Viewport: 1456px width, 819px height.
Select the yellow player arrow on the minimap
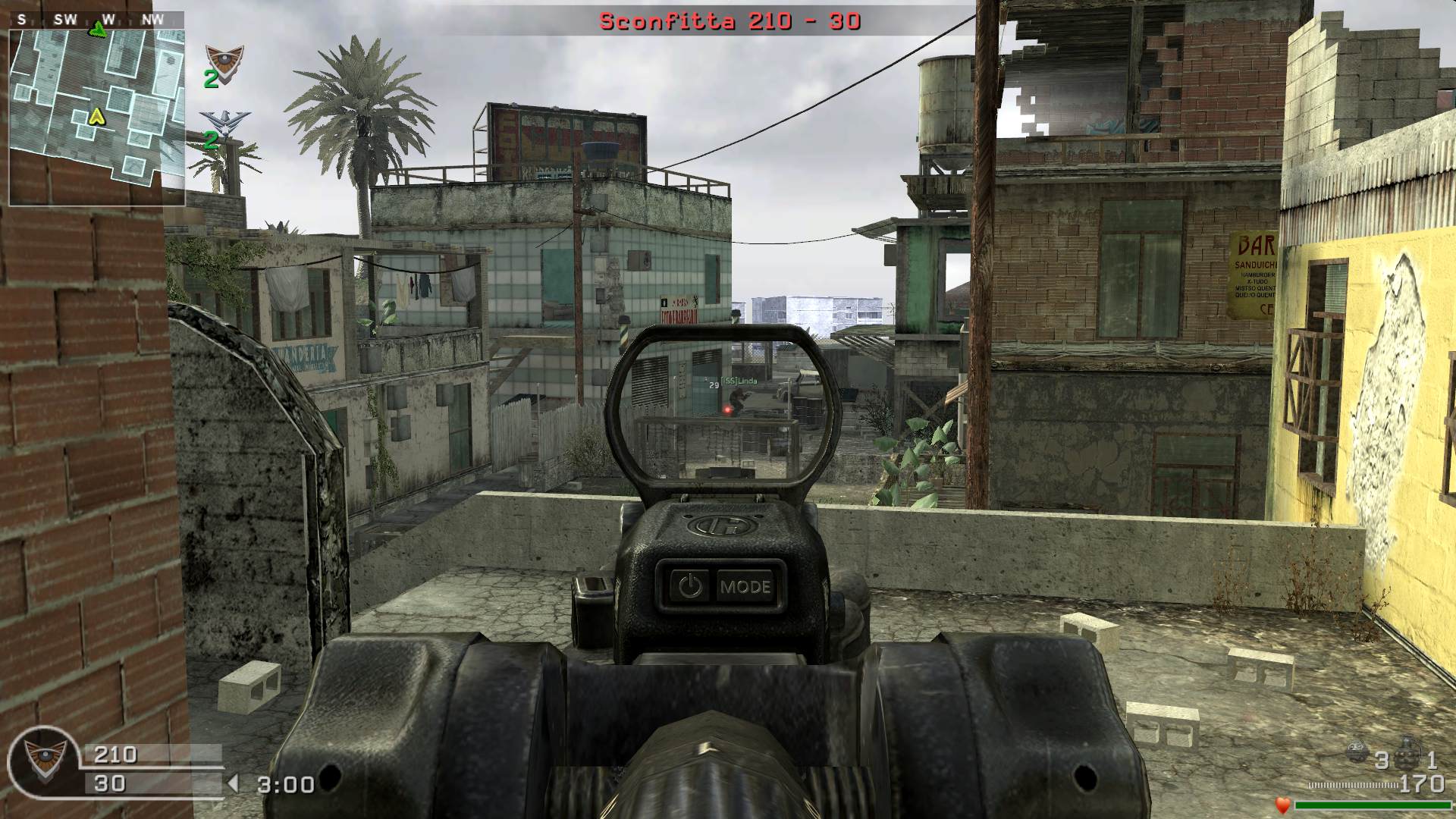[x=96, y=116]
